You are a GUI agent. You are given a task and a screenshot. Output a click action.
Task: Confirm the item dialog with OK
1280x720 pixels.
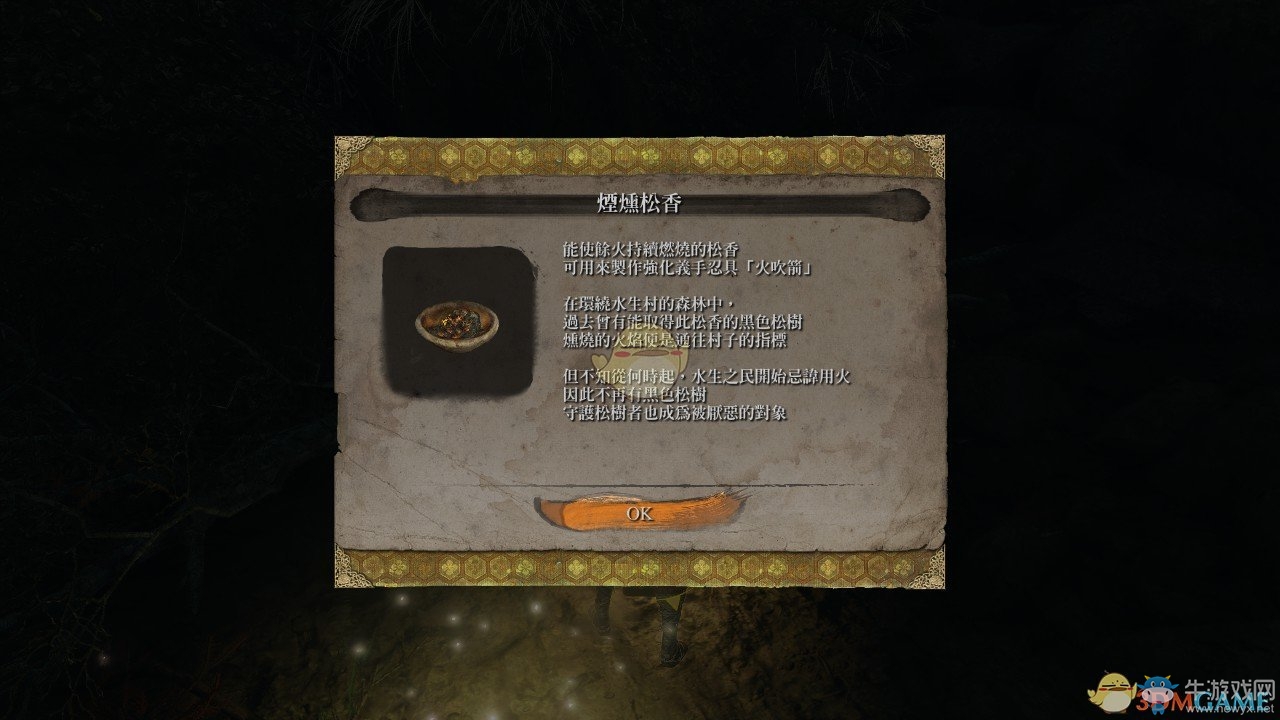639,513
